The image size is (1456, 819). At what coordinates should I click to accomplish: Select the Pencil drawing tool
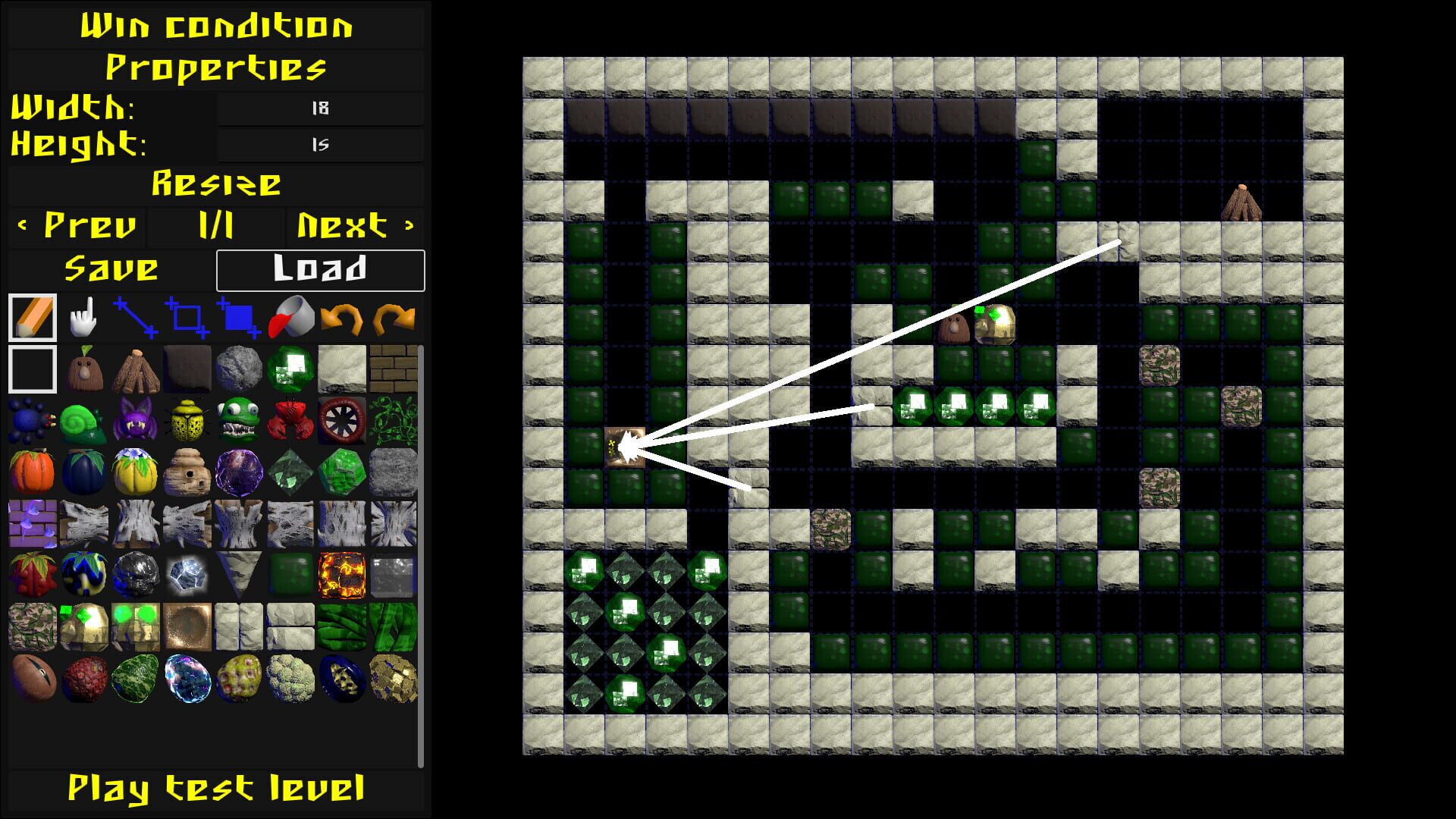32,317
